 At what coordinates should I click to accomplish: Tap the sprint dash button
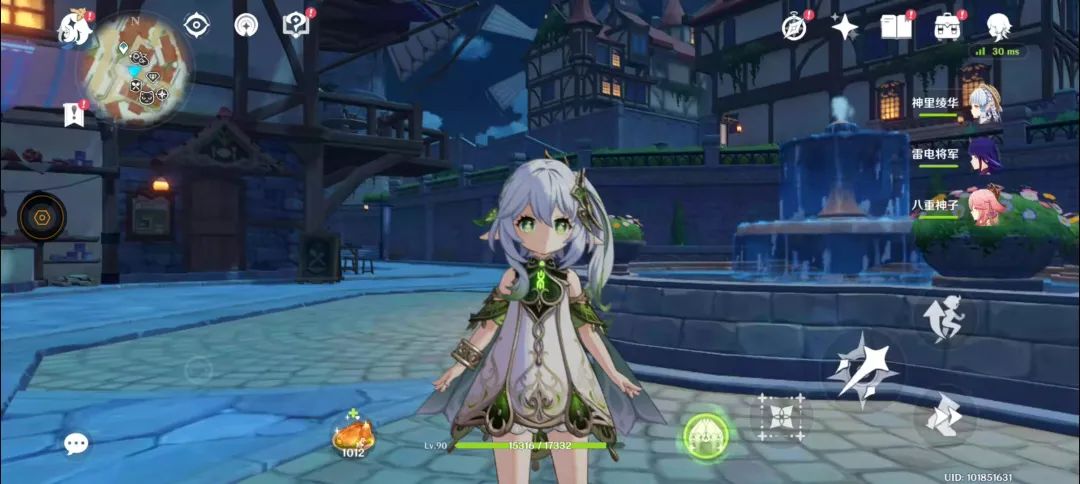click(944, 416)
